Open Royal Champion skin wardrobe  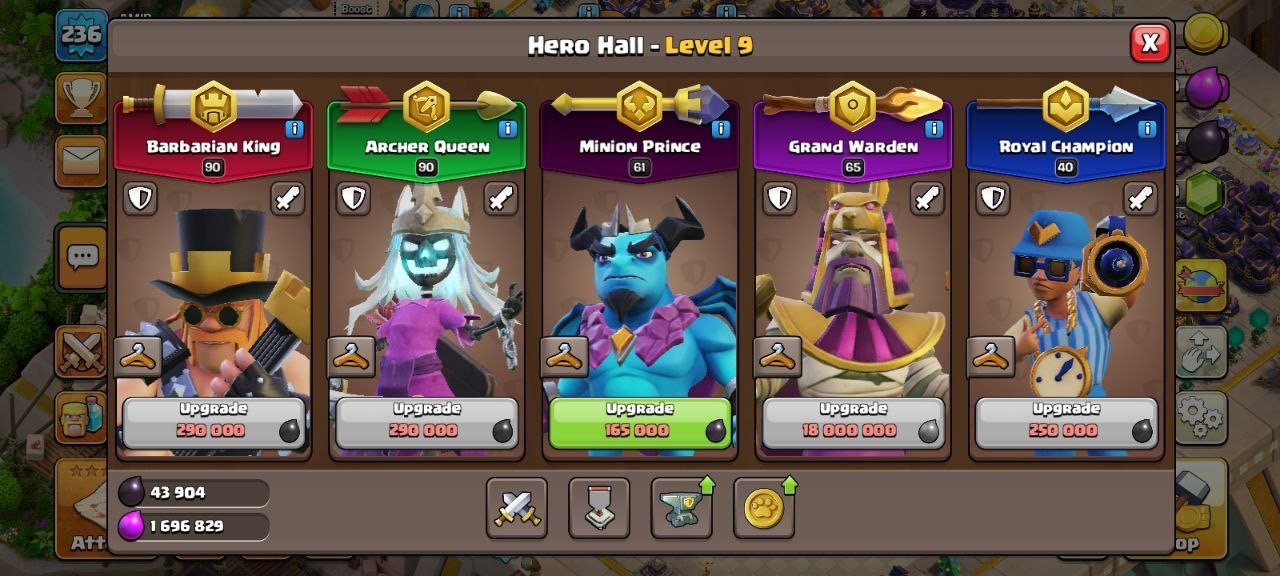(991, 356)
